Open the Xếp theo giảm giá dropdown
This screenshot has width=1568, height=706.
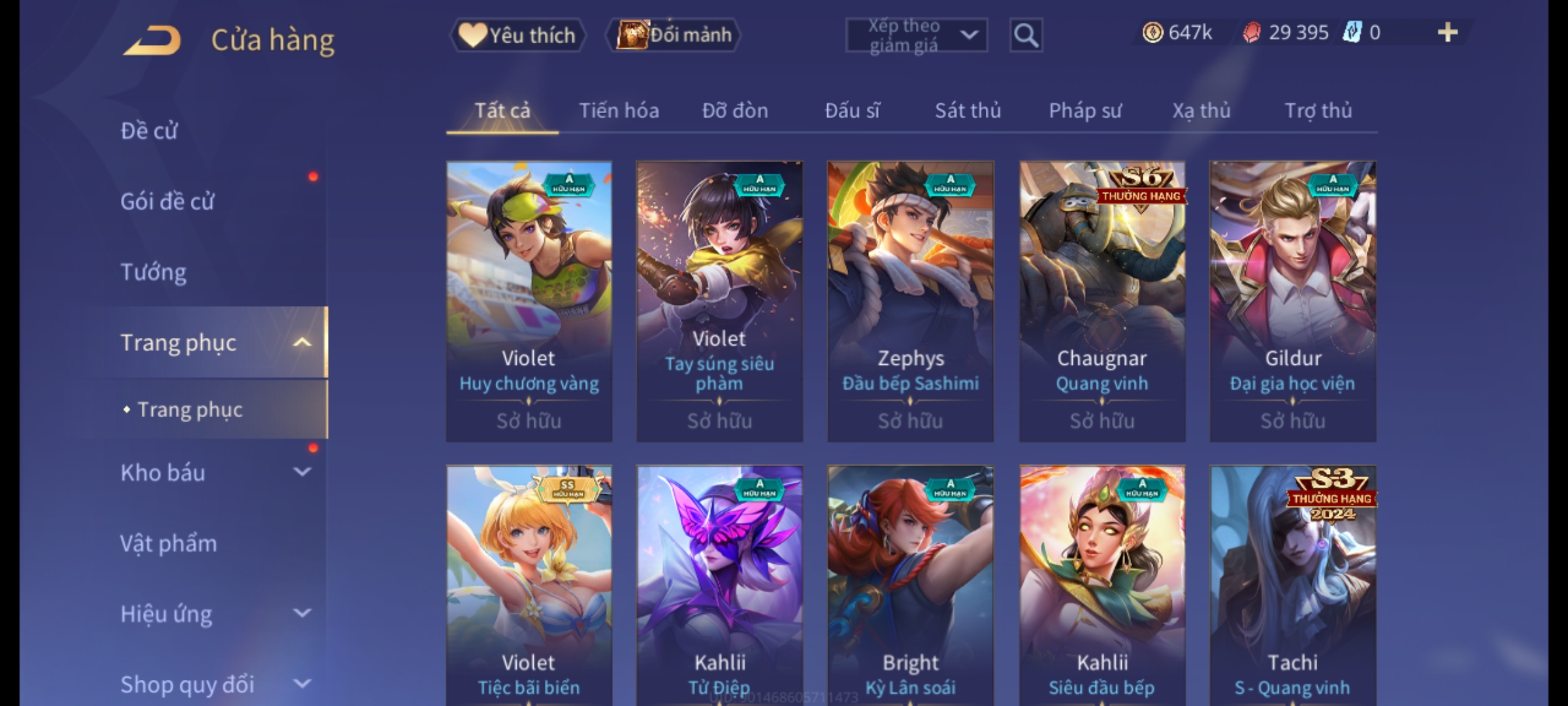[x=916, y=35]
